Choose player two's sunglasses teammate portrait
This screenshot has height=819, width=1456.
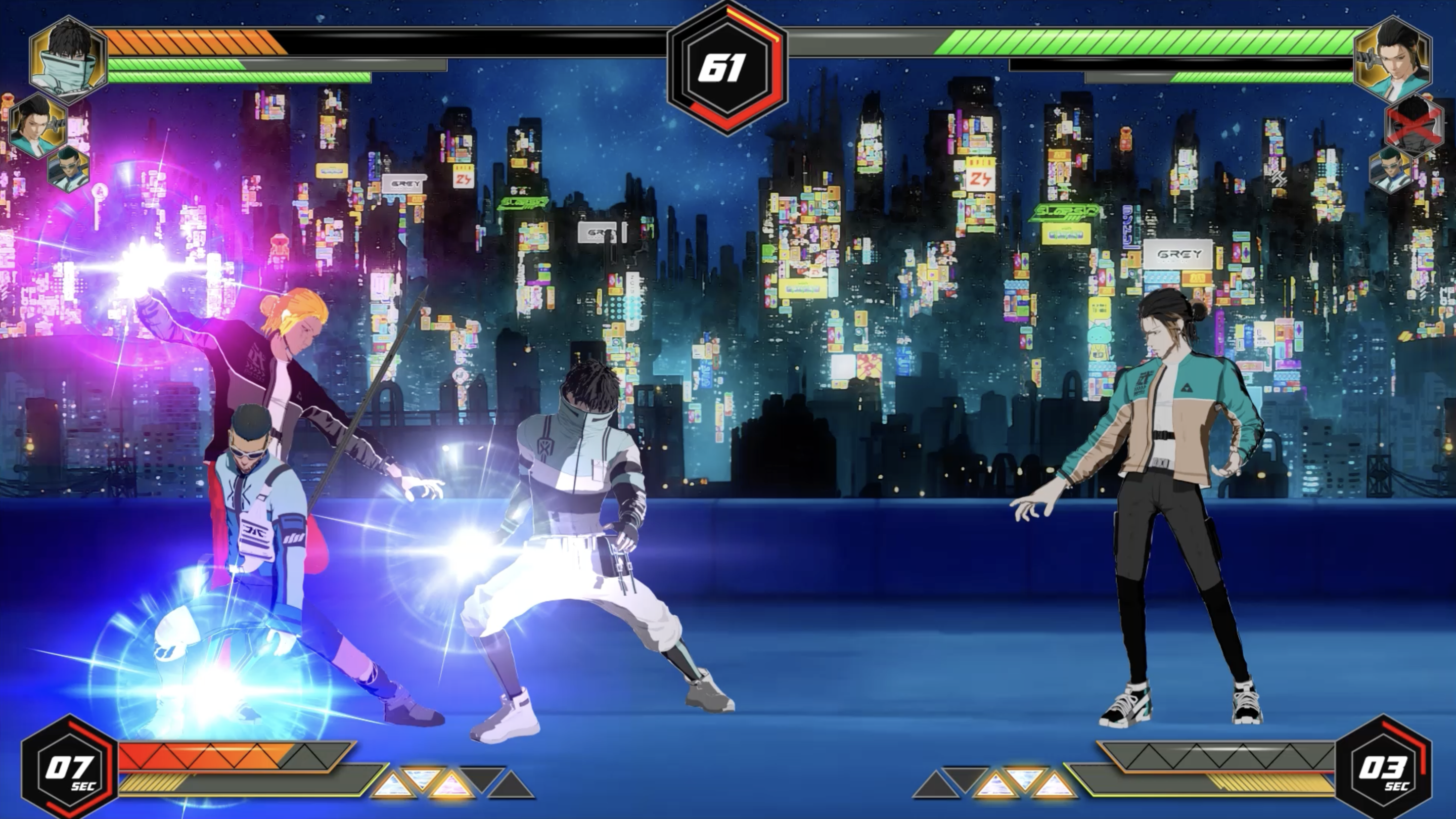(x=1390, y=169)
